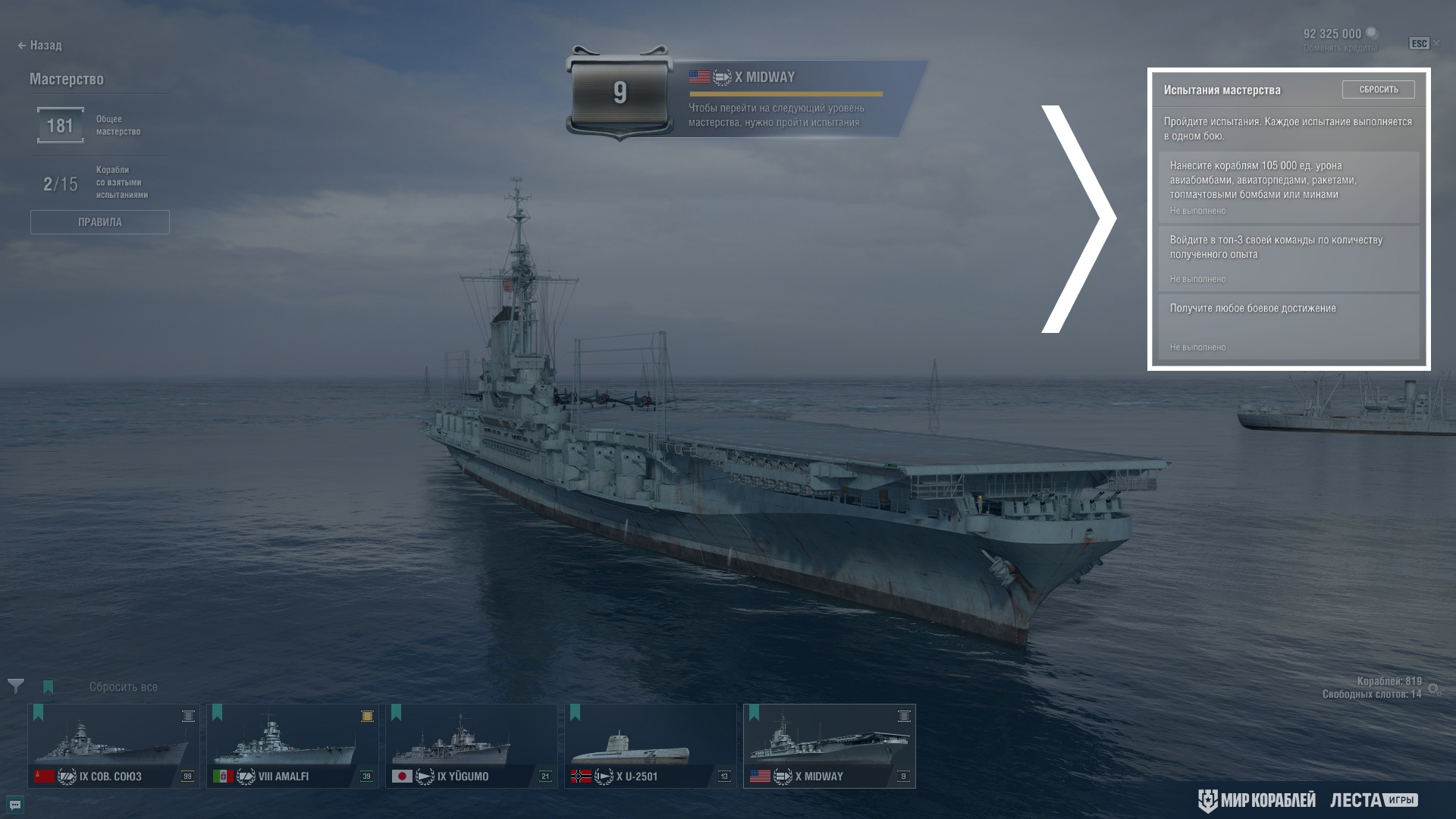This screenshot has height=819, width=1456.
Task: Close the screen with the ESC button
Action: click(1420, 44)
